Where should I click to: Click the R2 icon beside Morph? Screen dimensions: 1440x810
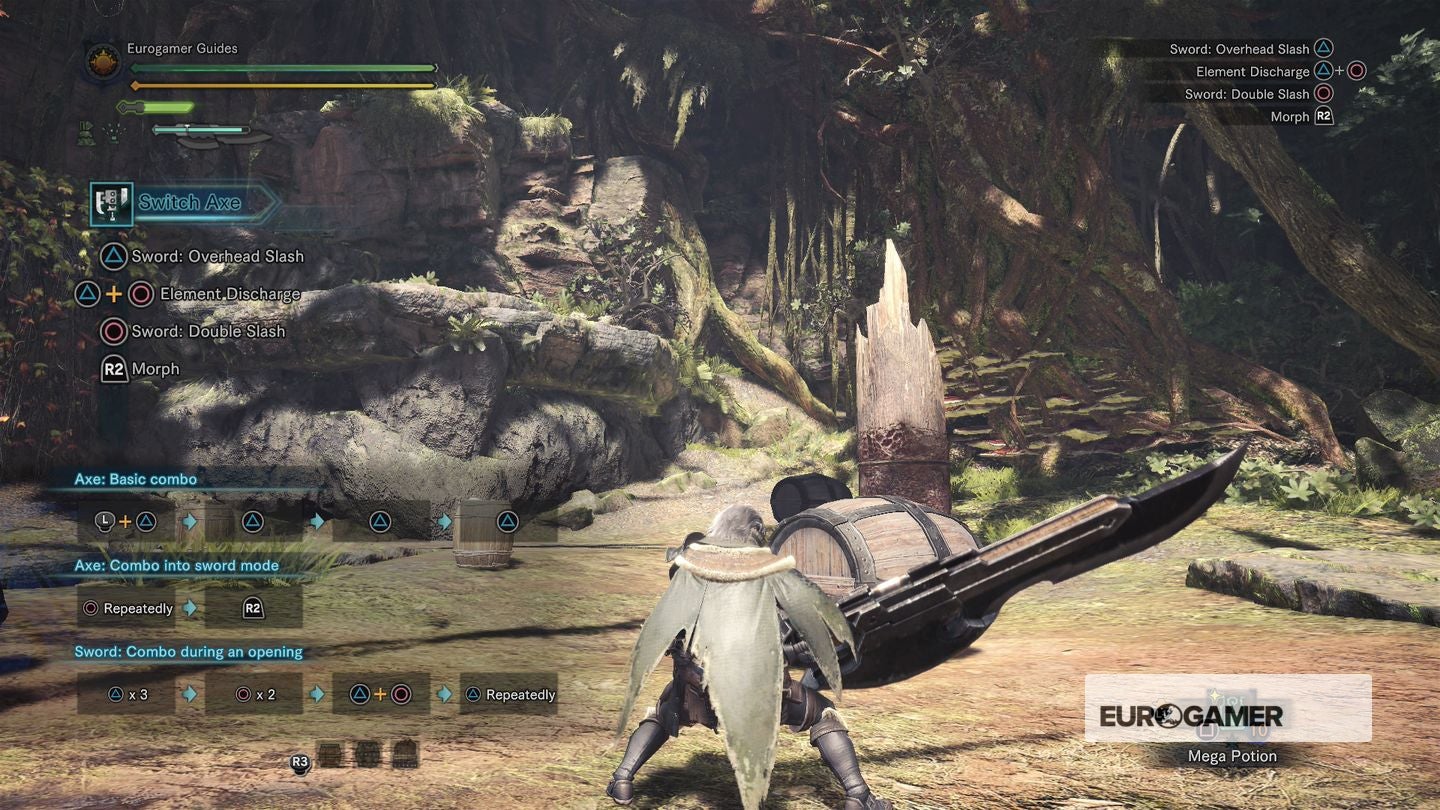click(113, 368)
